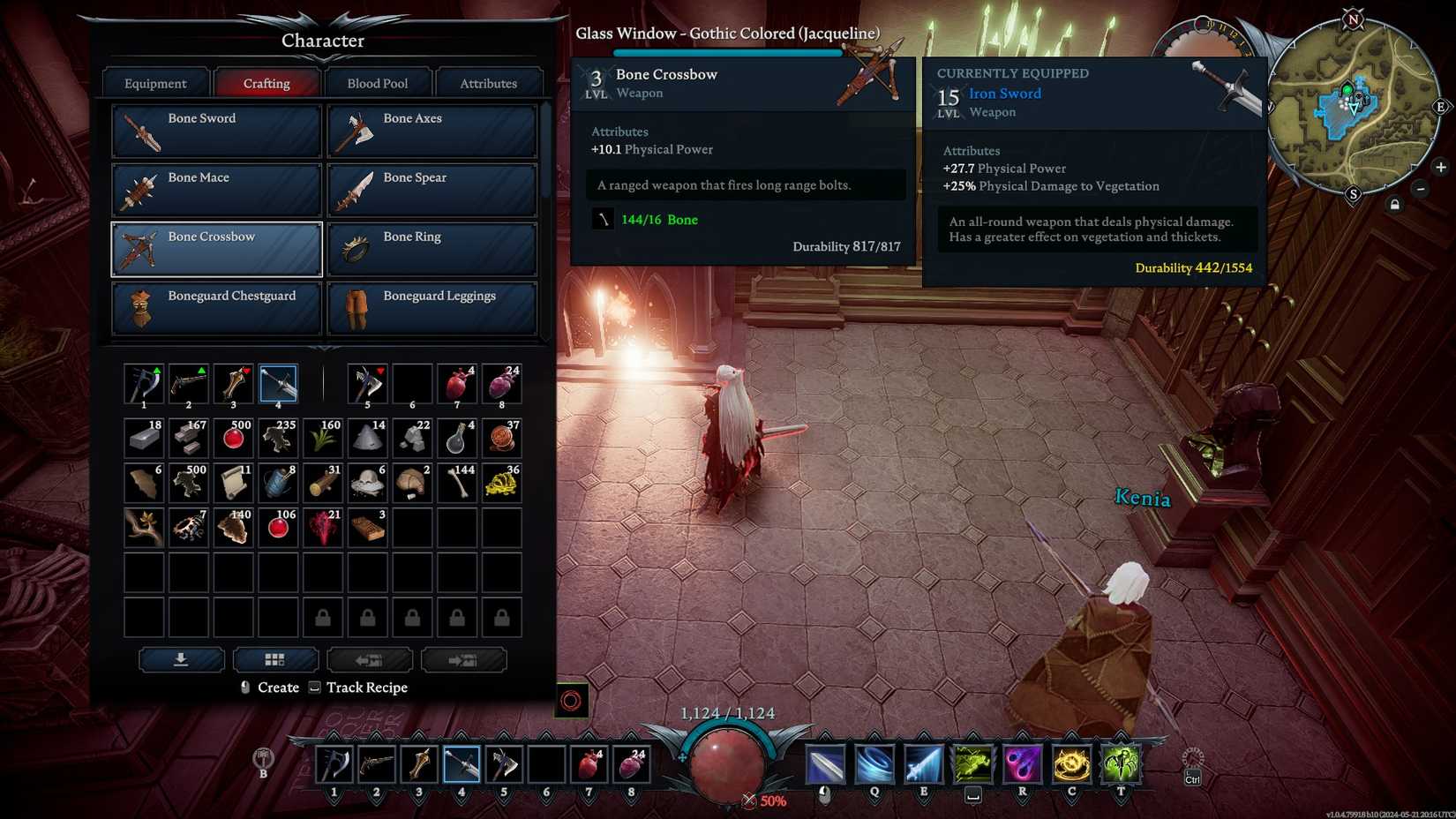Viewport: 1456px width, 819px height.
Task: Cast the purple projectile ability bound to R
Action: pos(1021,763)
